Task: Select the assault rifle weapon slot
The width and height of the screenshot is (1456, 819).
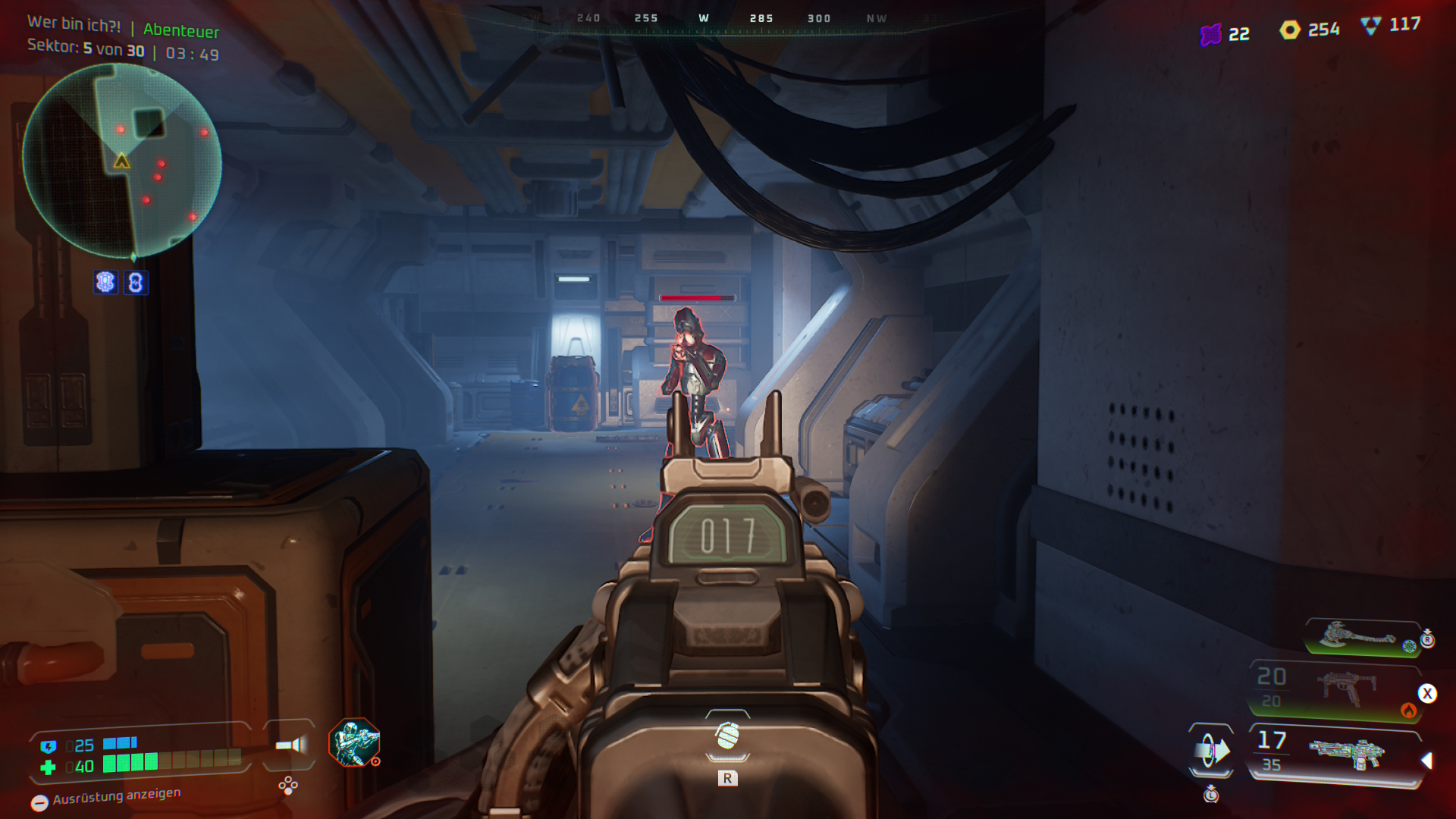Action: click(x=1346, y=753)
